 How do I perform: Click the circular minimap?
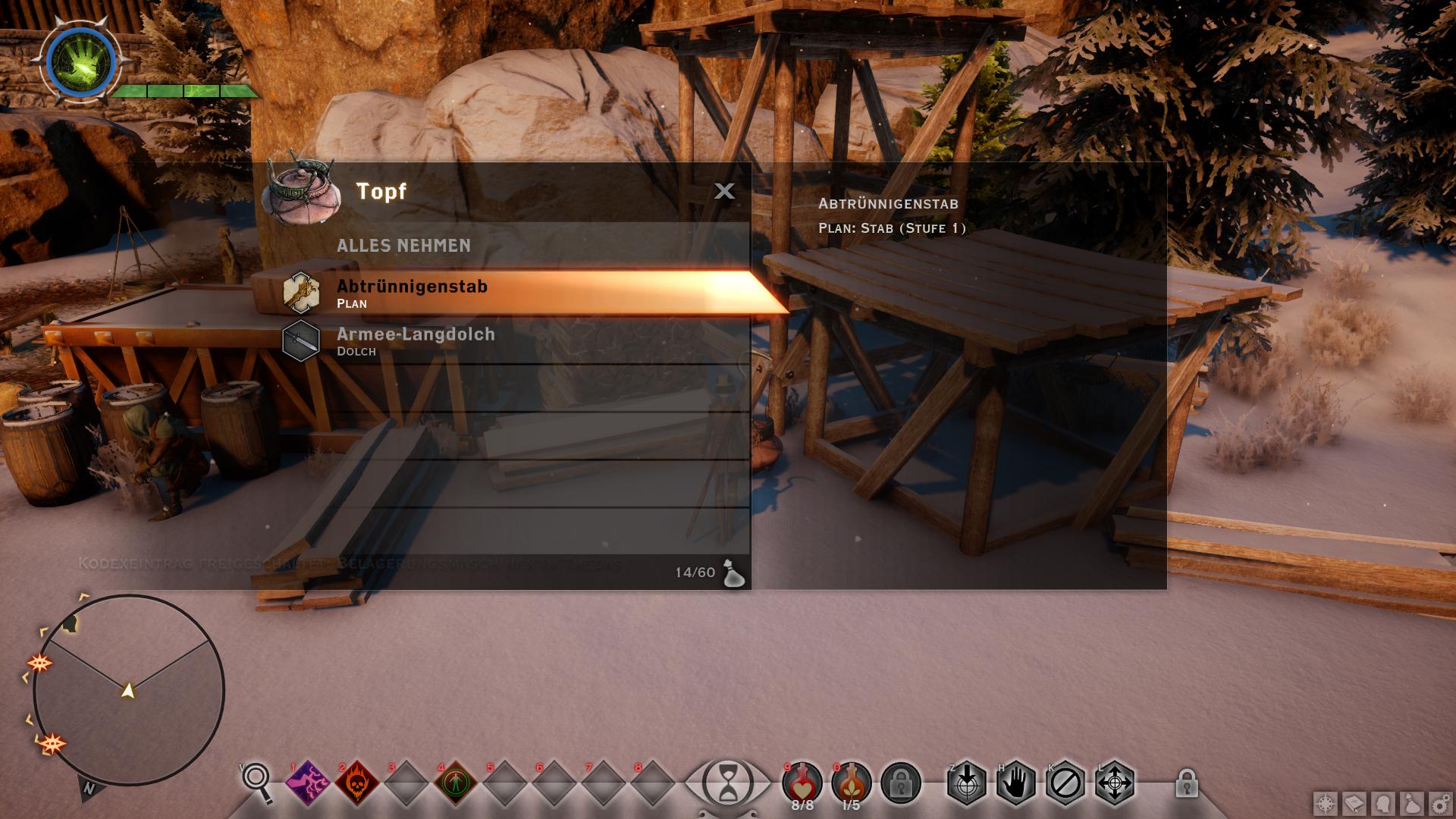coord(129,690)
